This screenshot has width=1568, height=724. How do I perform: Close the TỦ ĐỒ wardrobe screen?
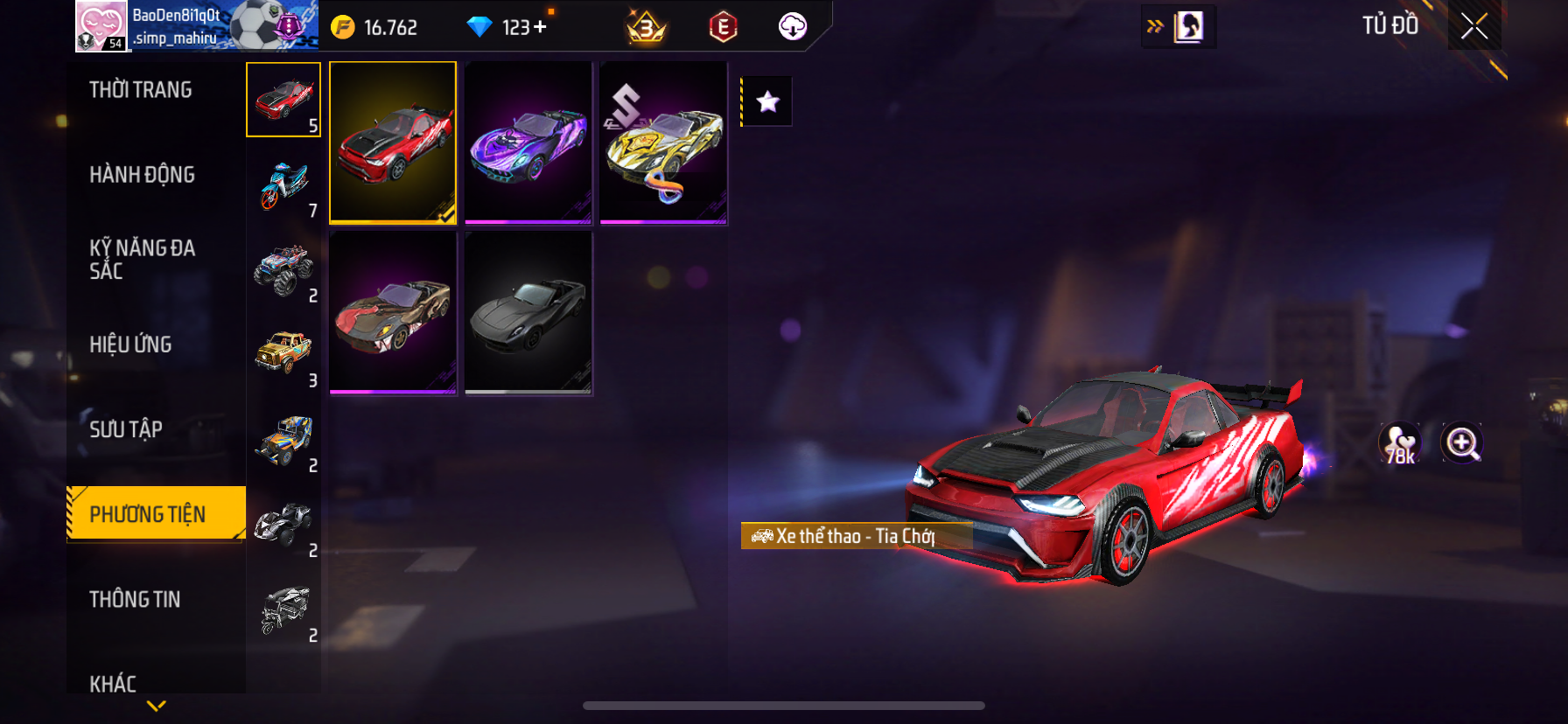pos(1474,26)
